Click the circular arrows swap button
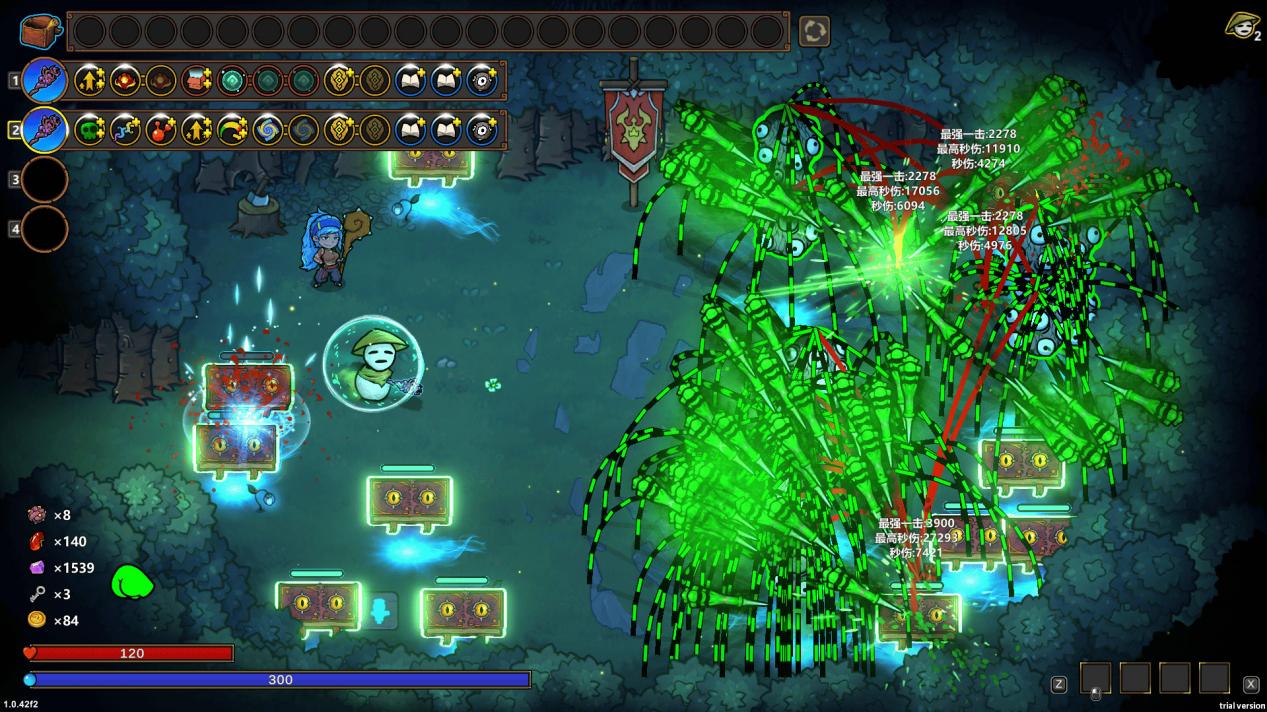The image size is (1267, 712). coord(814,31)
